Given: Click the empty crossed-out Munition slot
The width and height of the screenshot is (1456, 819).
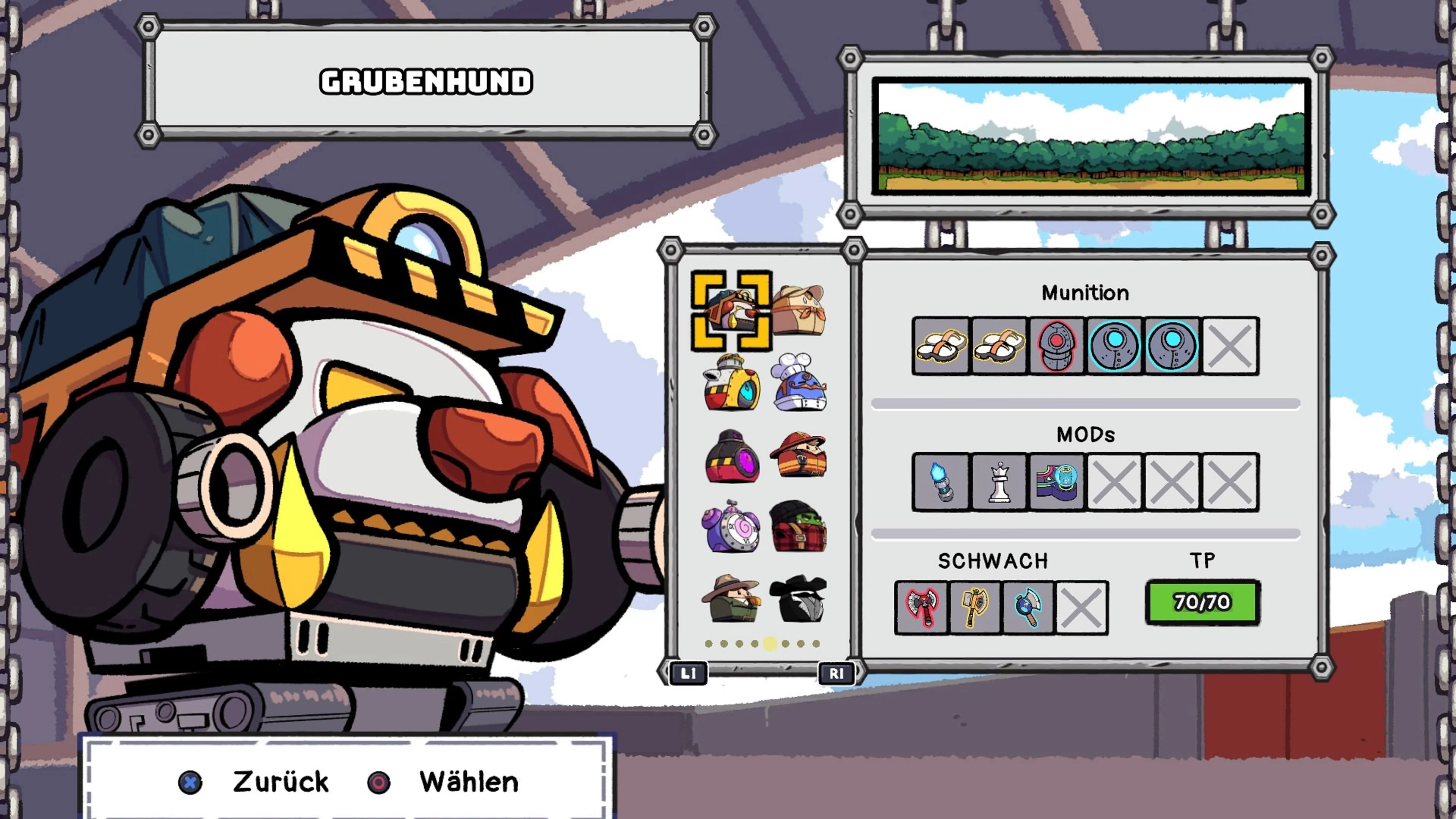Looking at the screenshot, I should (x=1230, y=347).
